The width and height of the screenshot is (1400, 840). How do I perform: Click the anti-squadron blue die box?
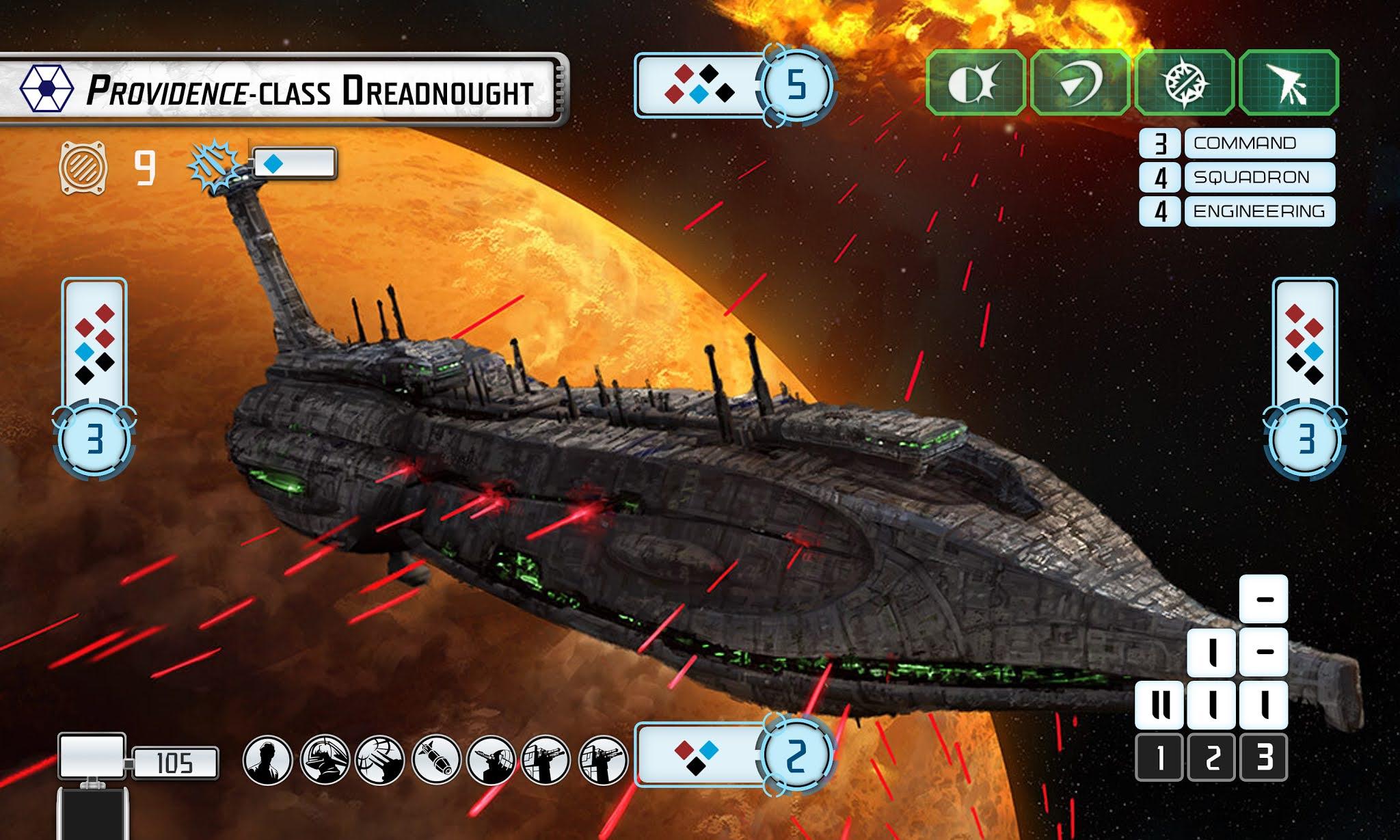point(294,164)
